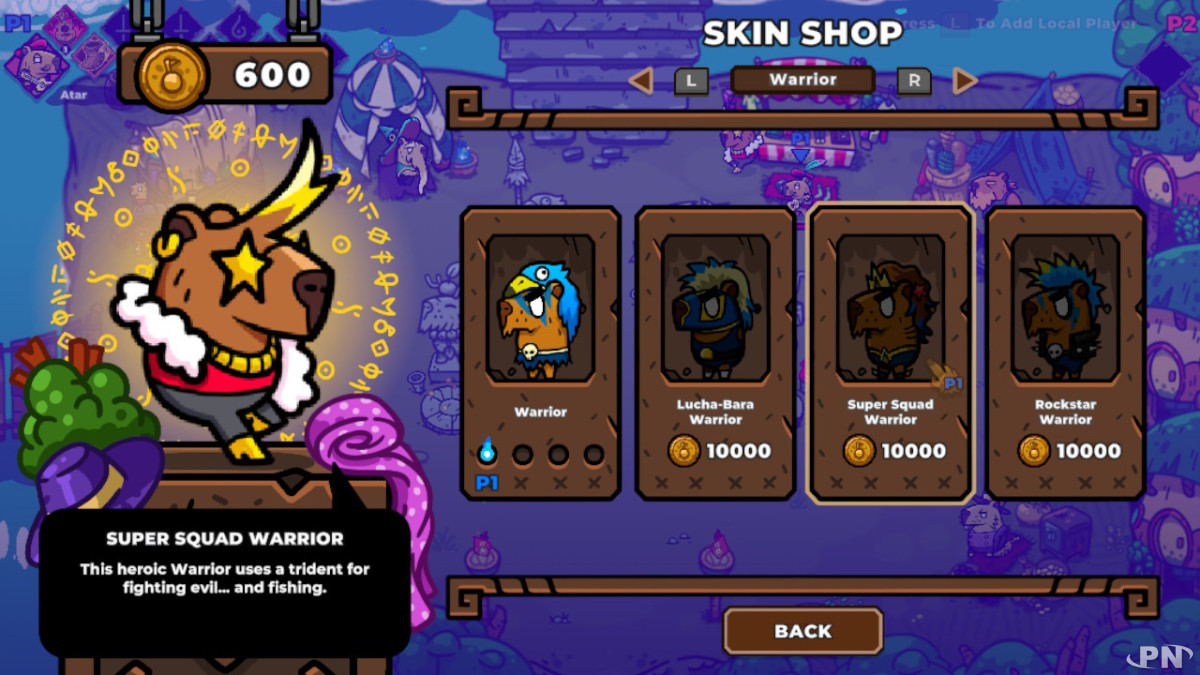Select the Rockstar Warrior skin card

[x=1065, y=352]
